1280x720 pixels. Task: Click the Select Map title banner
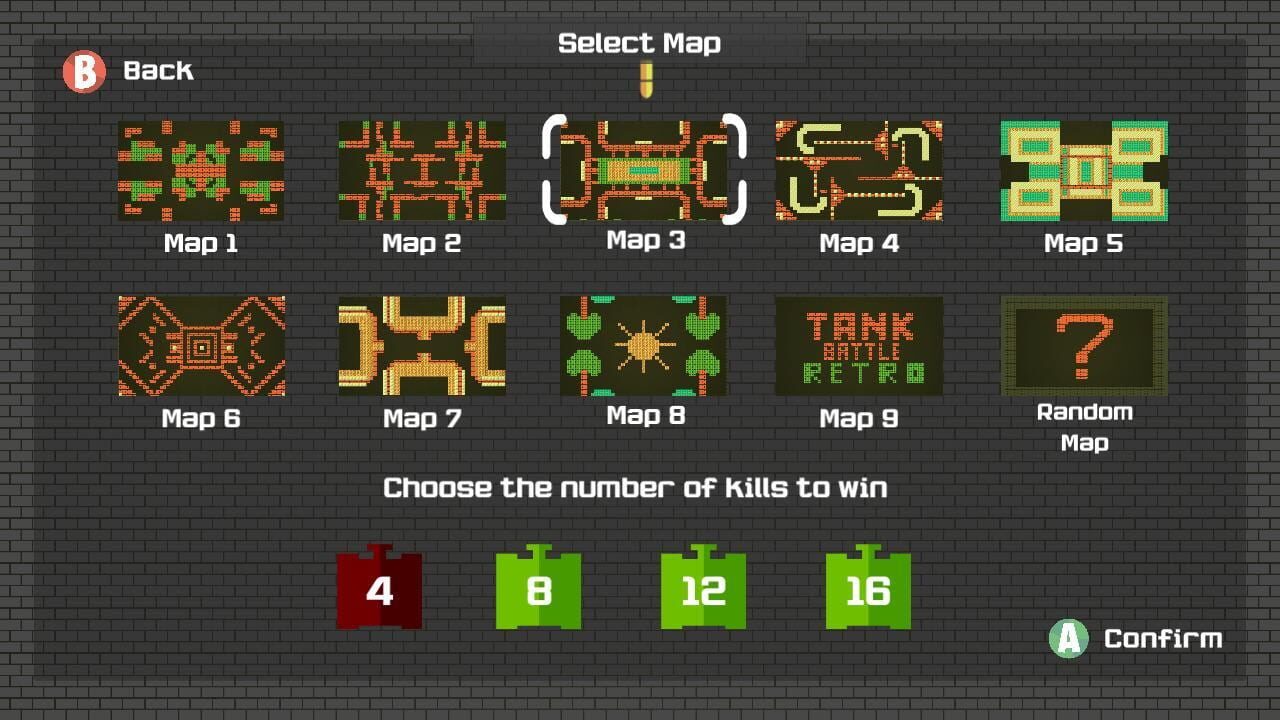tap(641, 42)
